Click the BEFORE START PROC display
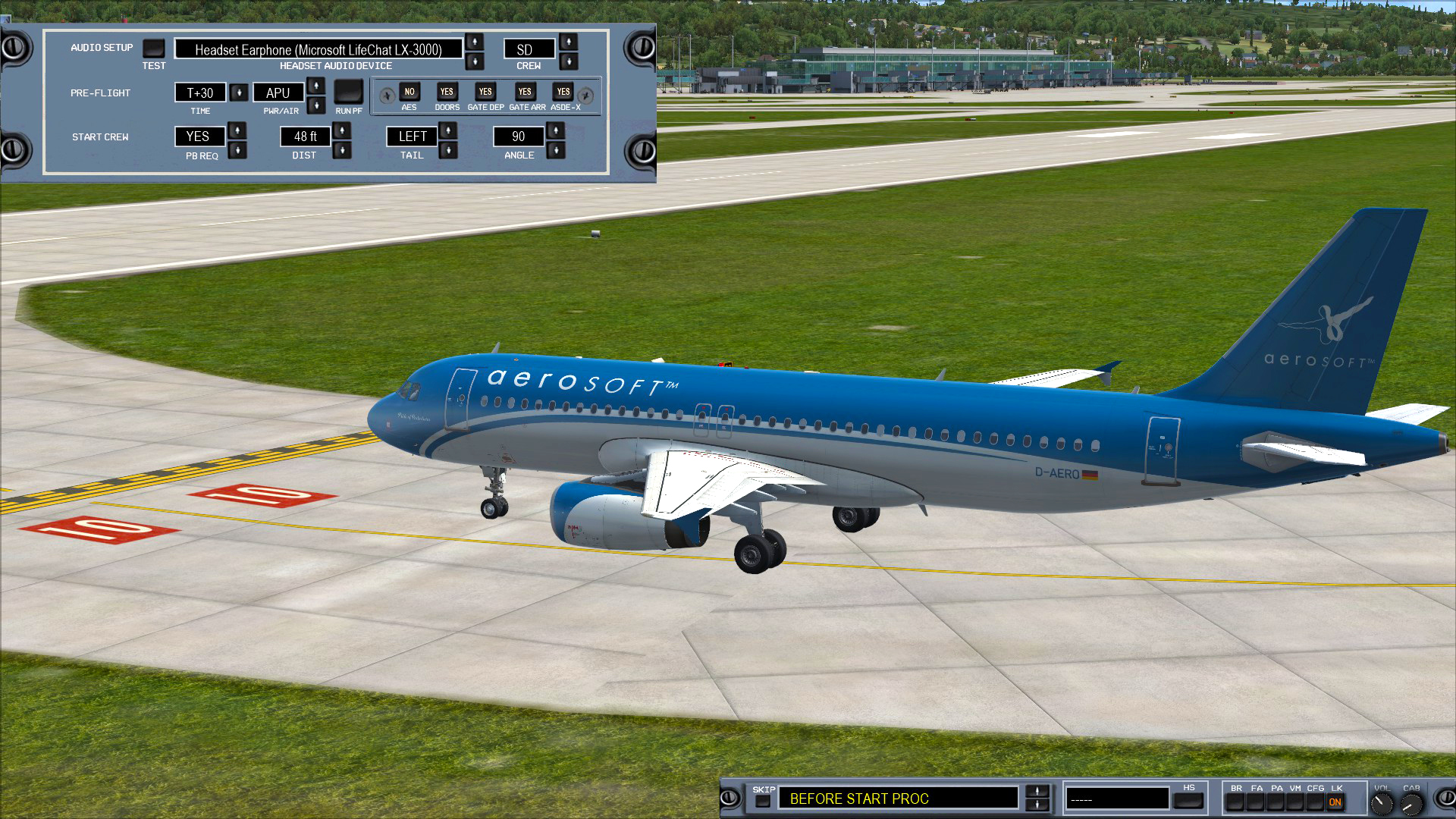Viewport: 1456px width, 819px height. coord(899,799)
